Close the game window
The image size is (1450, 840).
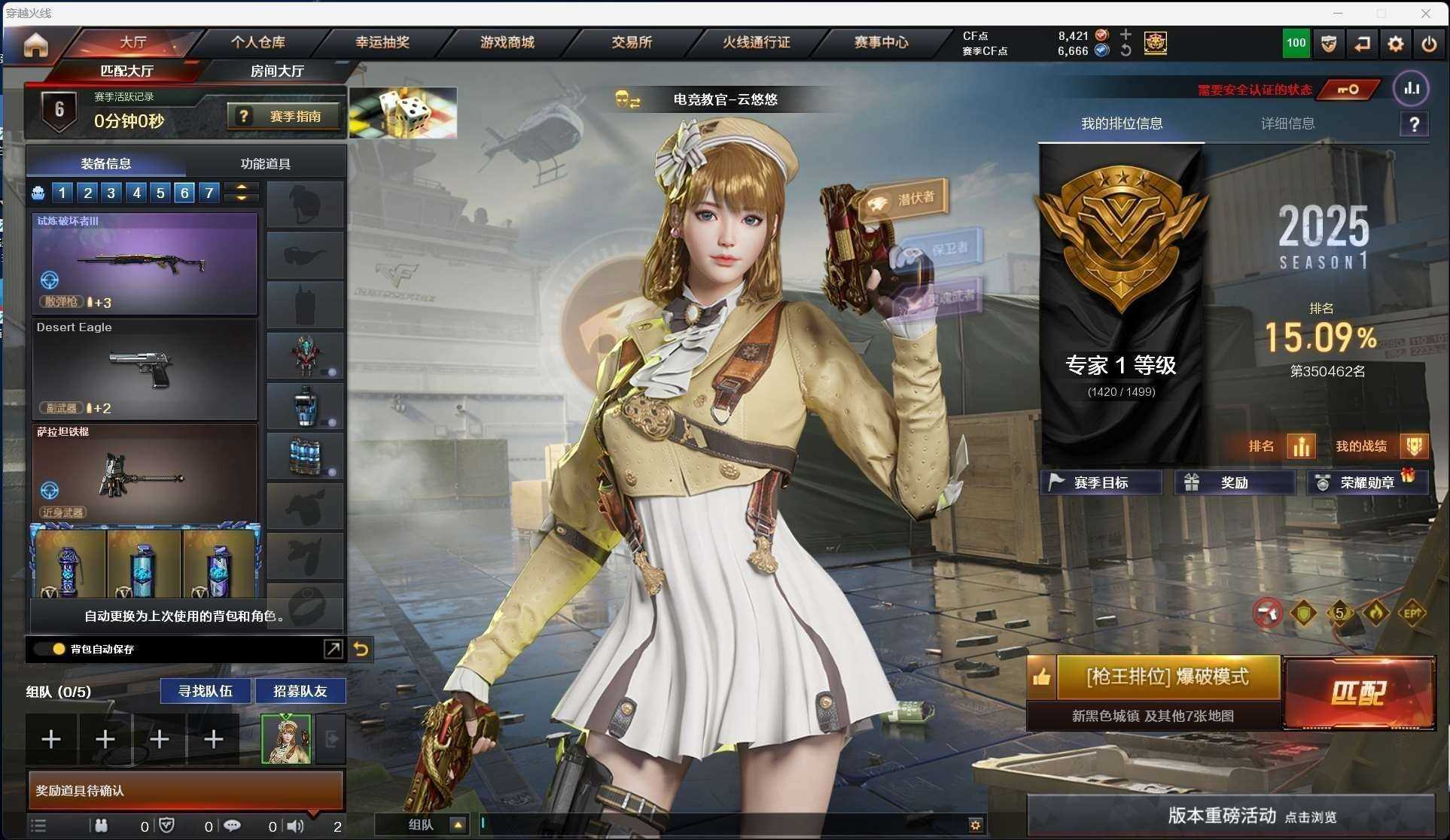pyautogui.click(x=1426, y=13)
